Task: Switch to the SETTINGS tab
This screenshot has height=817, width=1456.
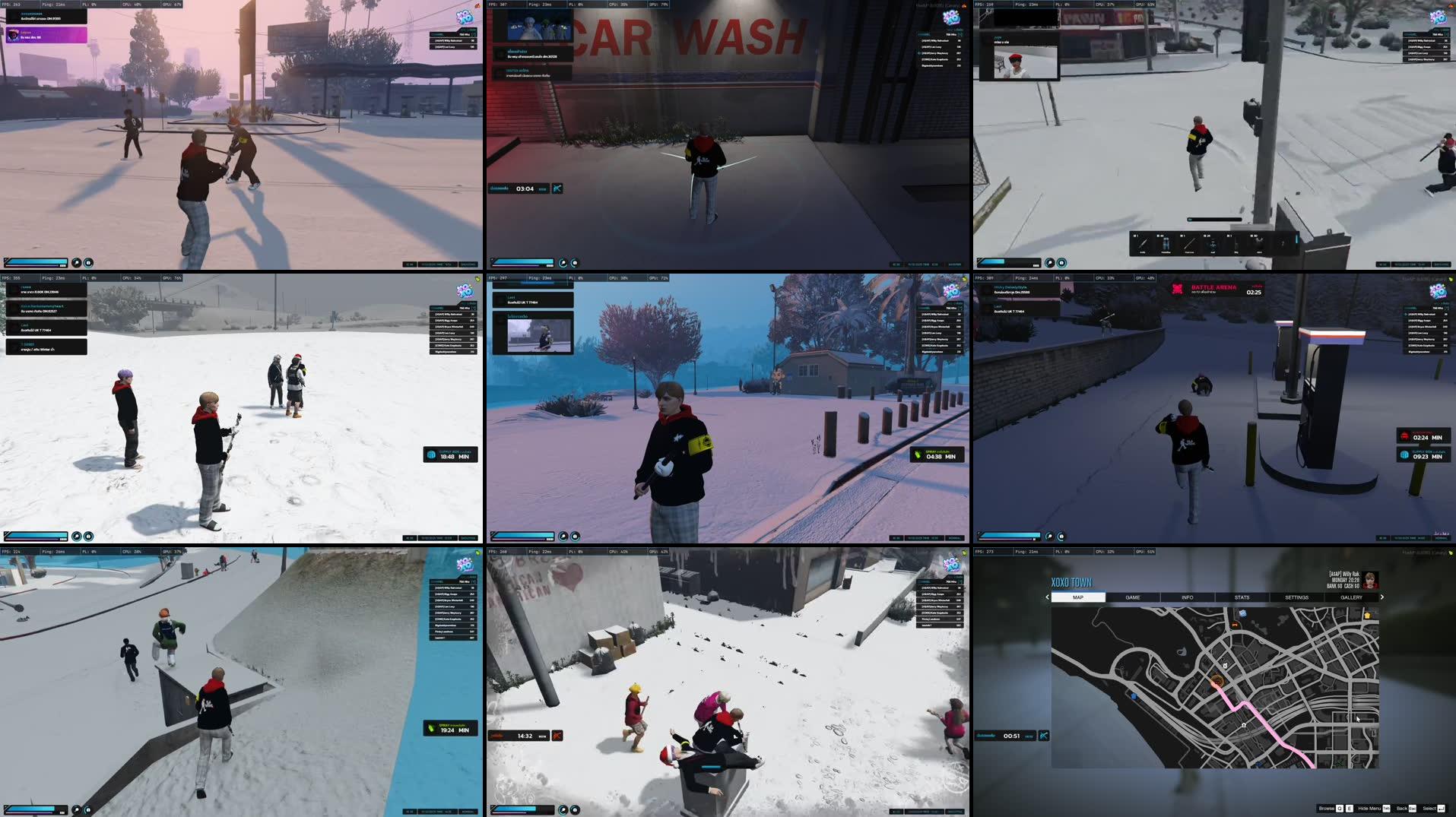Action: point(1296,598)
